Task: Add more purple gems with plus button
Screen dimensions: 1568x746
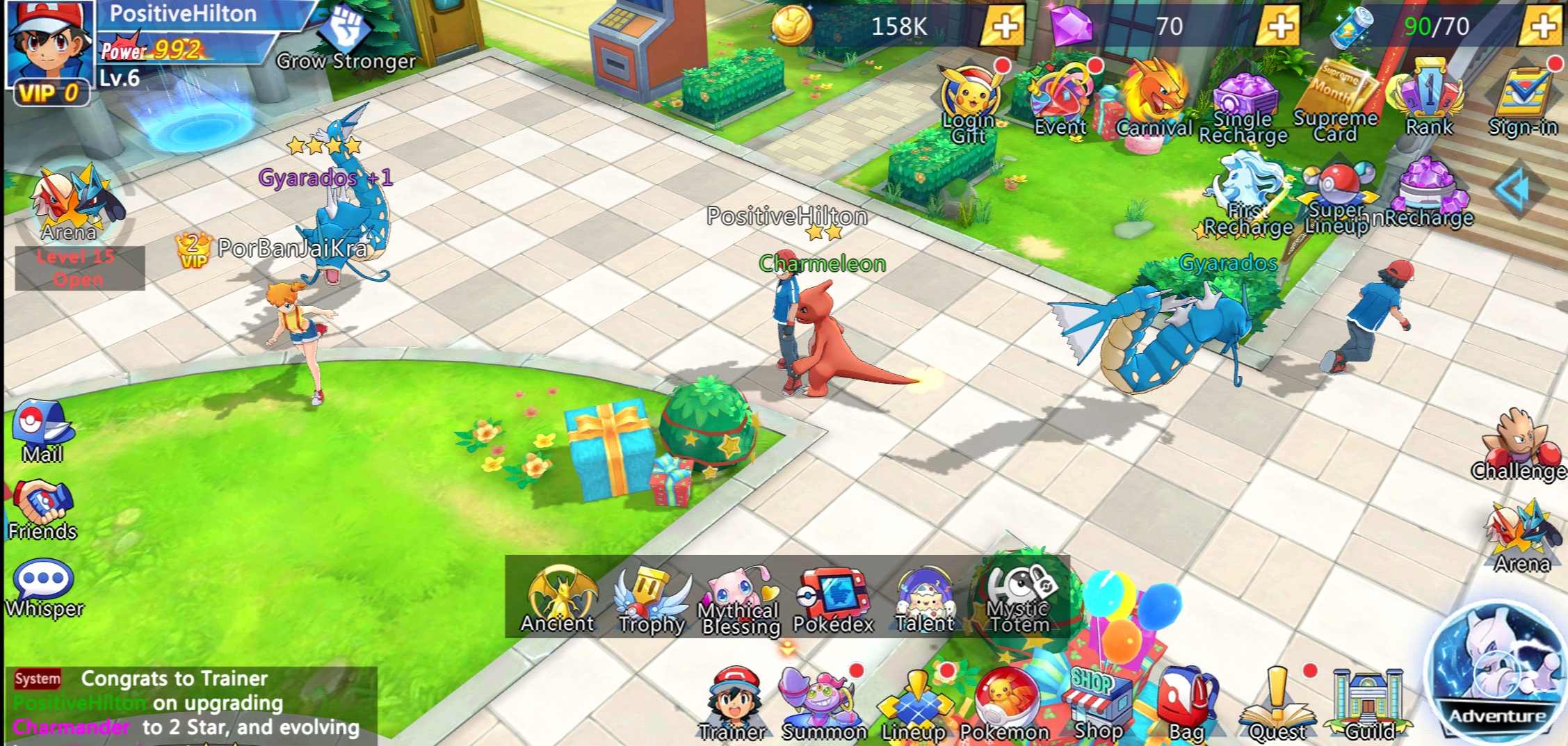Action: [x=1279, y=26]
